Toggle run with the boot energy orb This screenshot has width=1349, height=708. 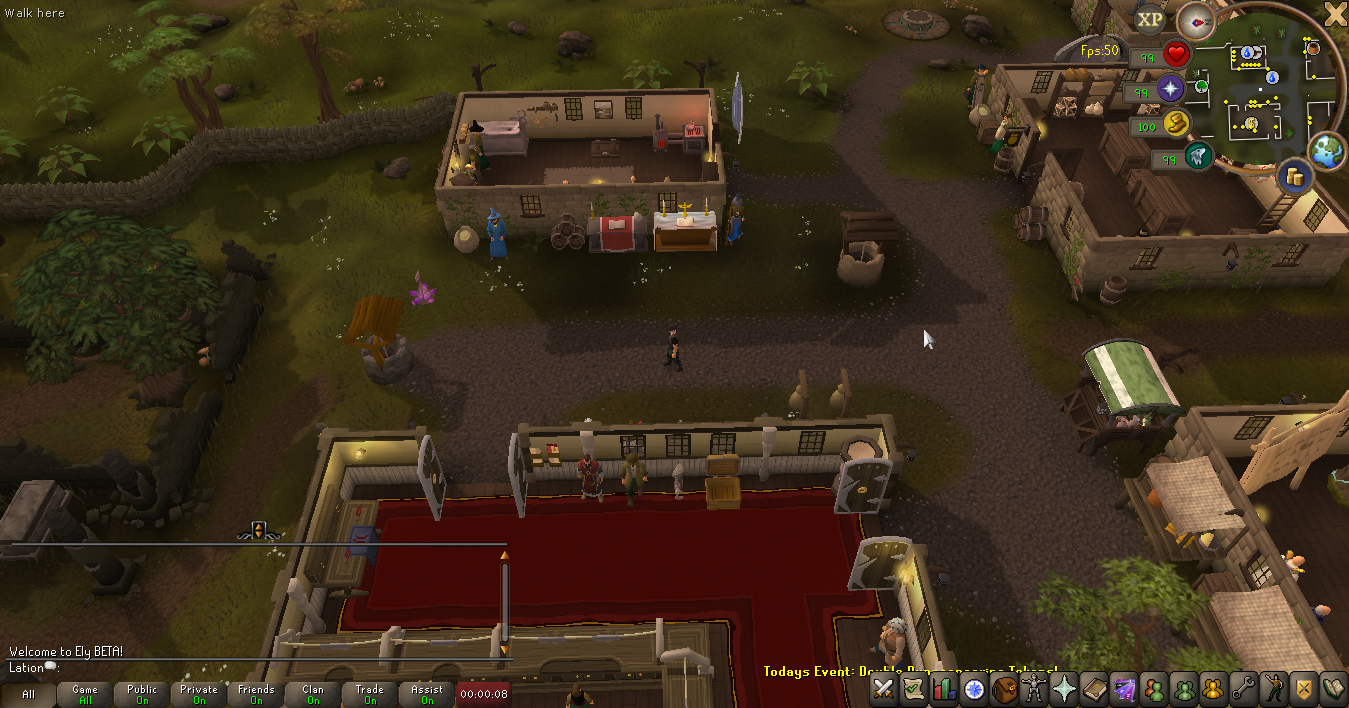point(1176,124)
